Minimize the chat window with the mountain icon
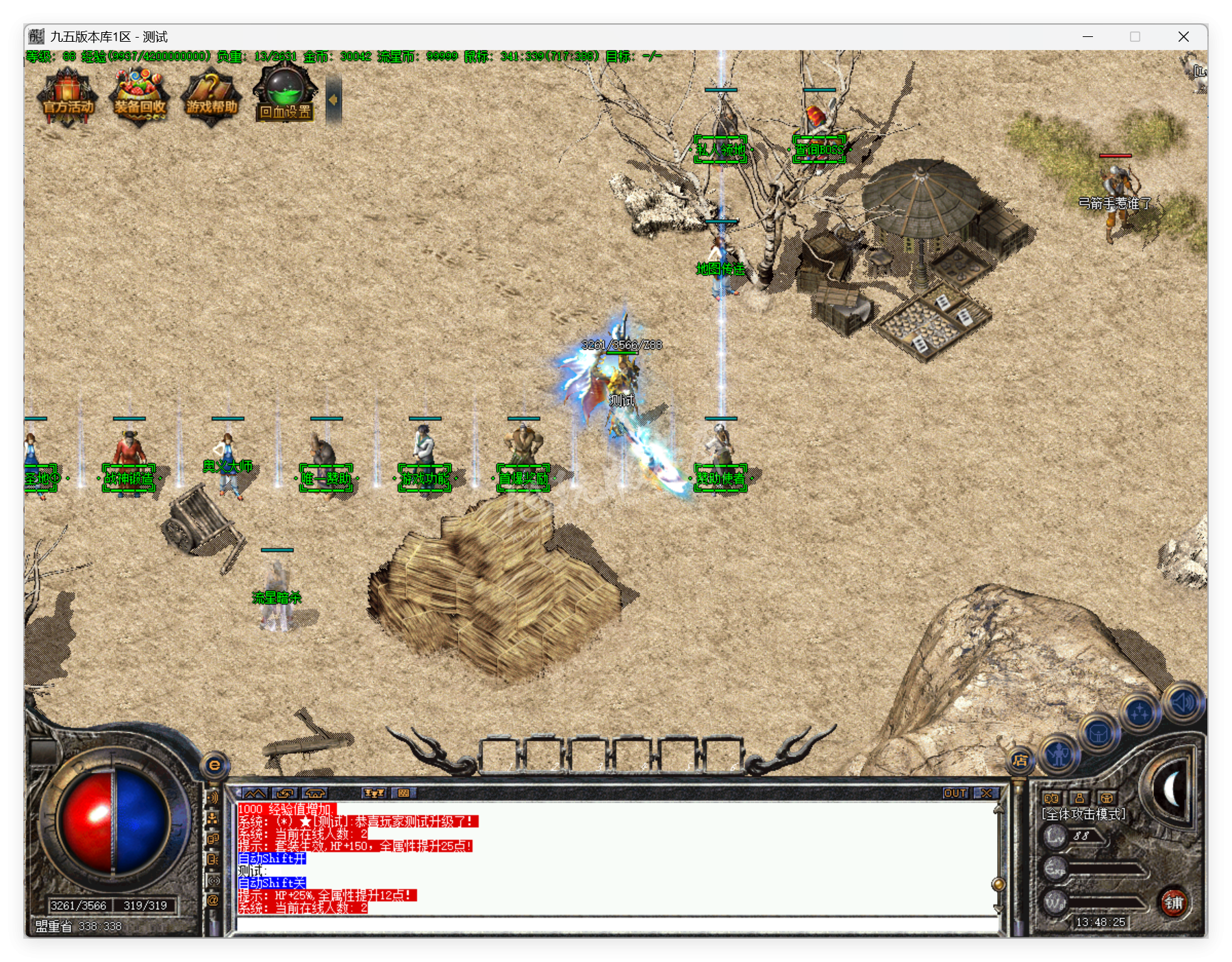 [x=255, y=792]
